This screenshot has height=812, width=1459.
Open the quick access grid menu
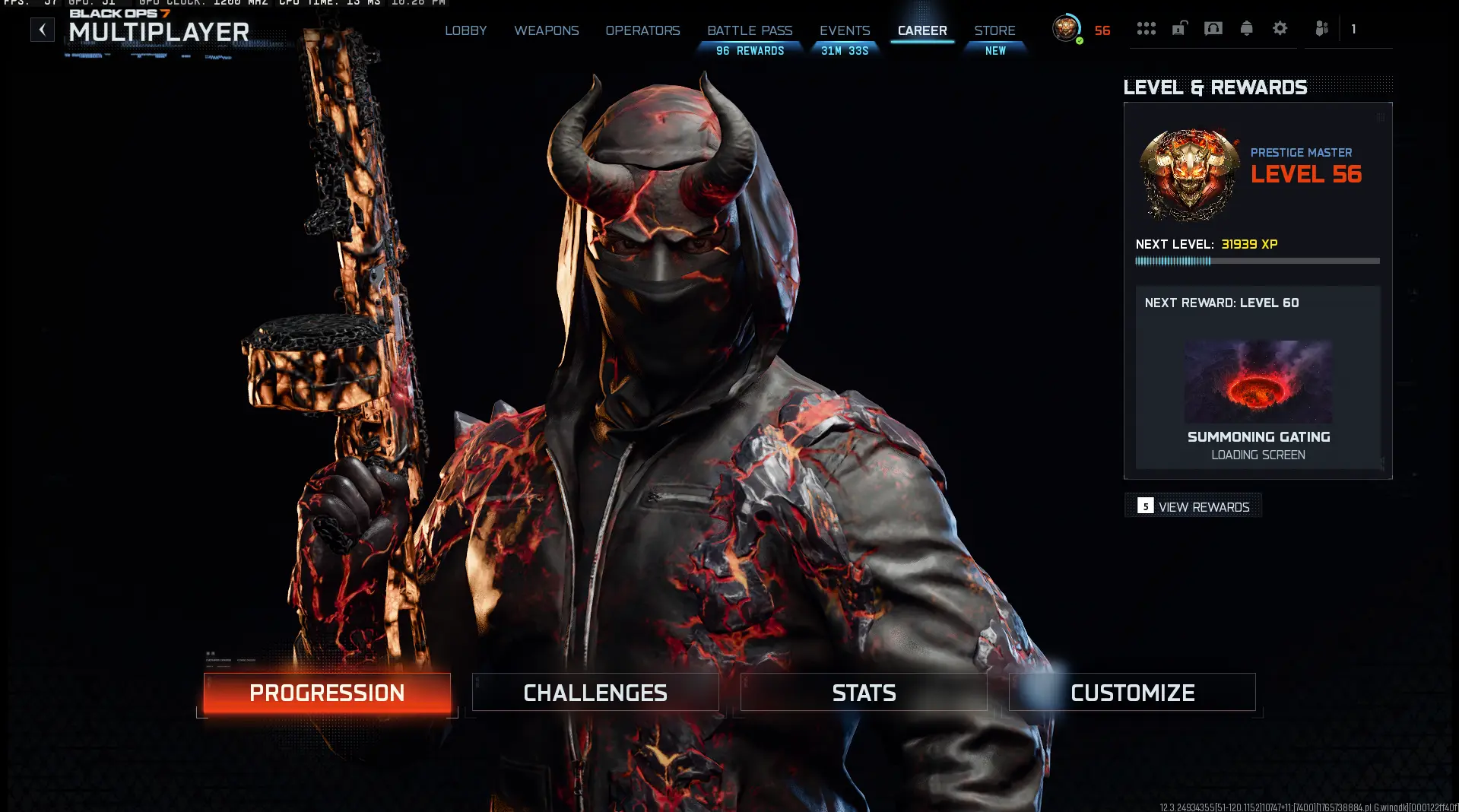[x=1147, y=28]
